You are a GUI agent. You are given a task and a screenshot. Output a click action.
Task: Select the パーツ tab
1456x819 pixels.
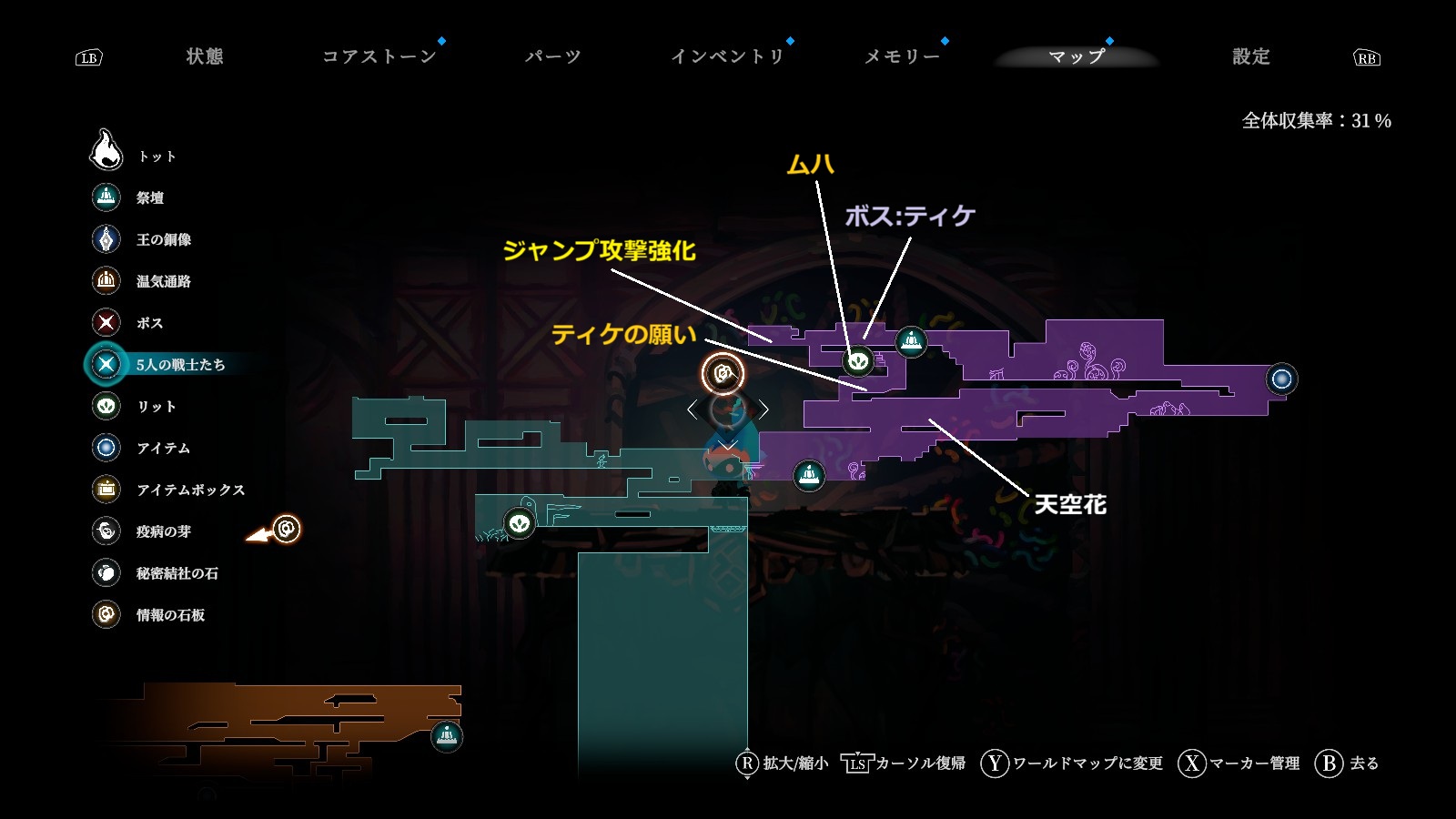[x=552, y=56]
